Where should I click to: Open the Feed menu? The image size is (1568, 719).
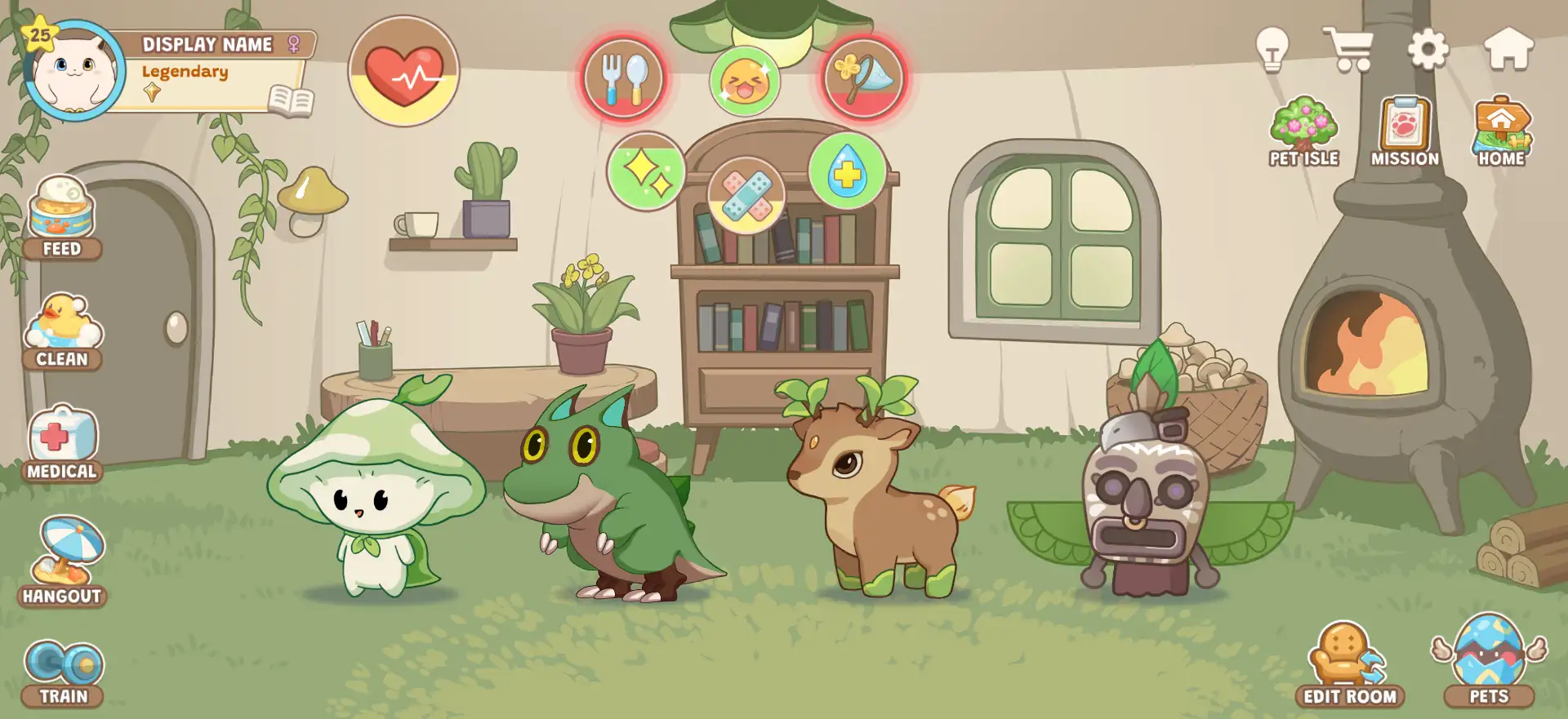62,217
